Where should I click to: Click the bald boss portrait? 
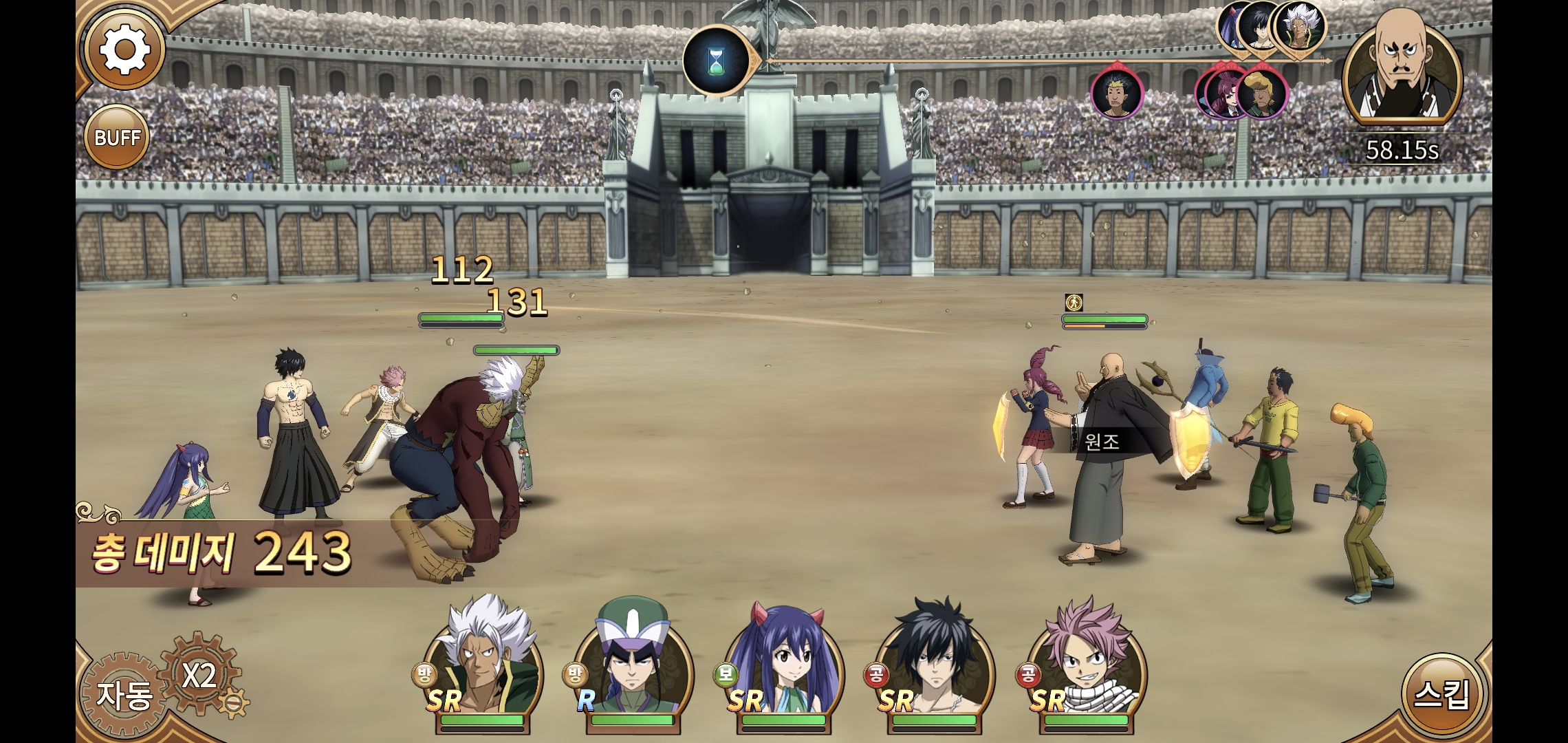point(1403,72)
